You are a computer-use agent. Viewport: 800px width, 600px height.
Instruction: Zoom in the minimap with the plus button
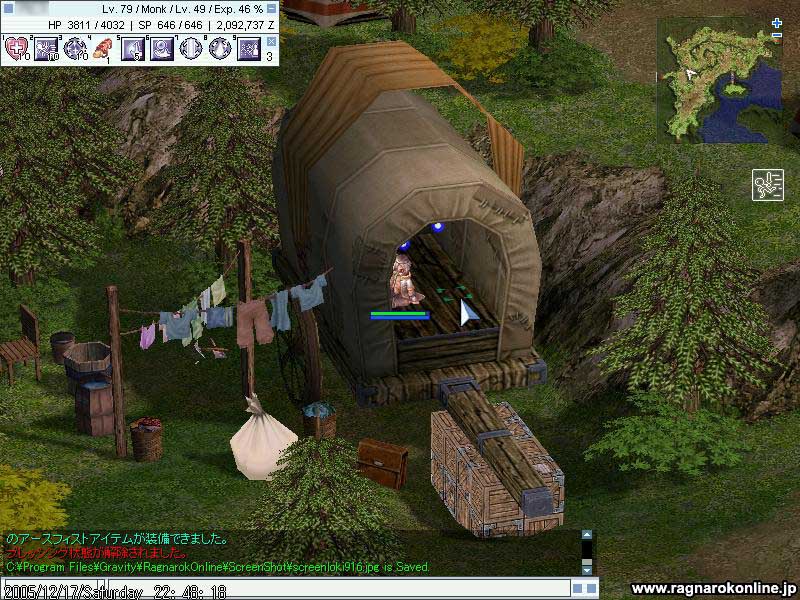(777, 23)
